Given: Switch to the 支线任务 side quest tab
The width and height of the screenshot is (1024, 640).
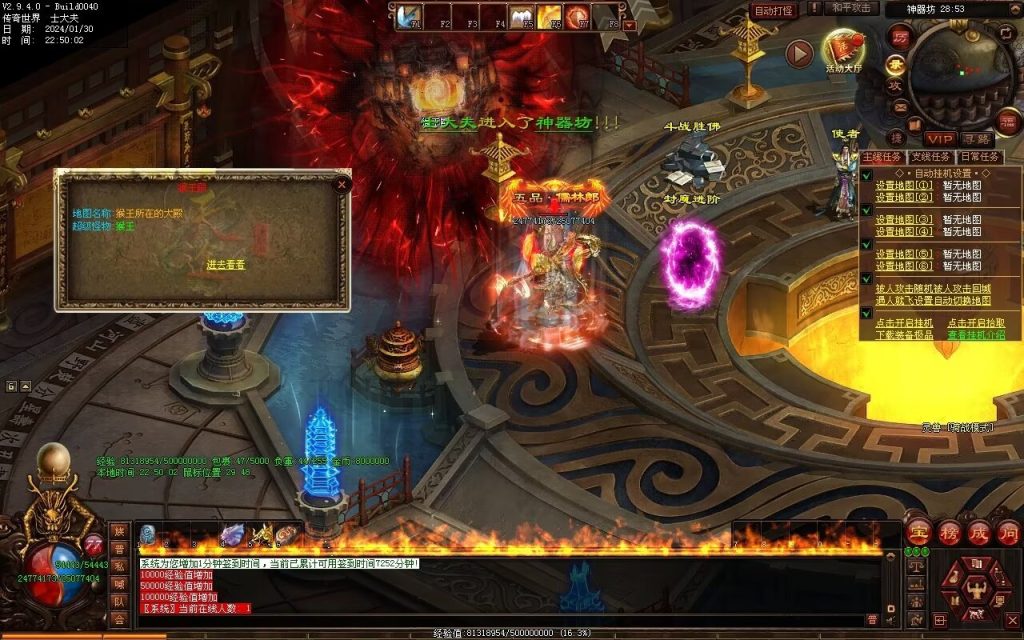Looking at the screenshot, I should pyautogui.click(x=931, y=157).
